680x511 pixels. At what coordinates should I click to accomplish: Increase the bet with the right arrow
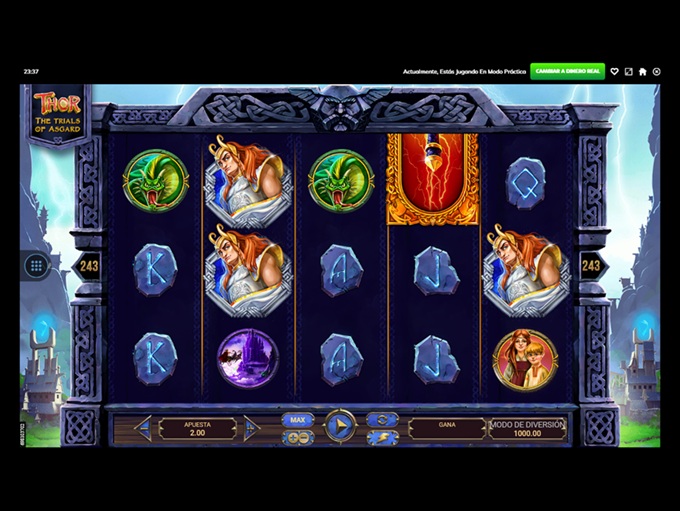tap(252, 428)
